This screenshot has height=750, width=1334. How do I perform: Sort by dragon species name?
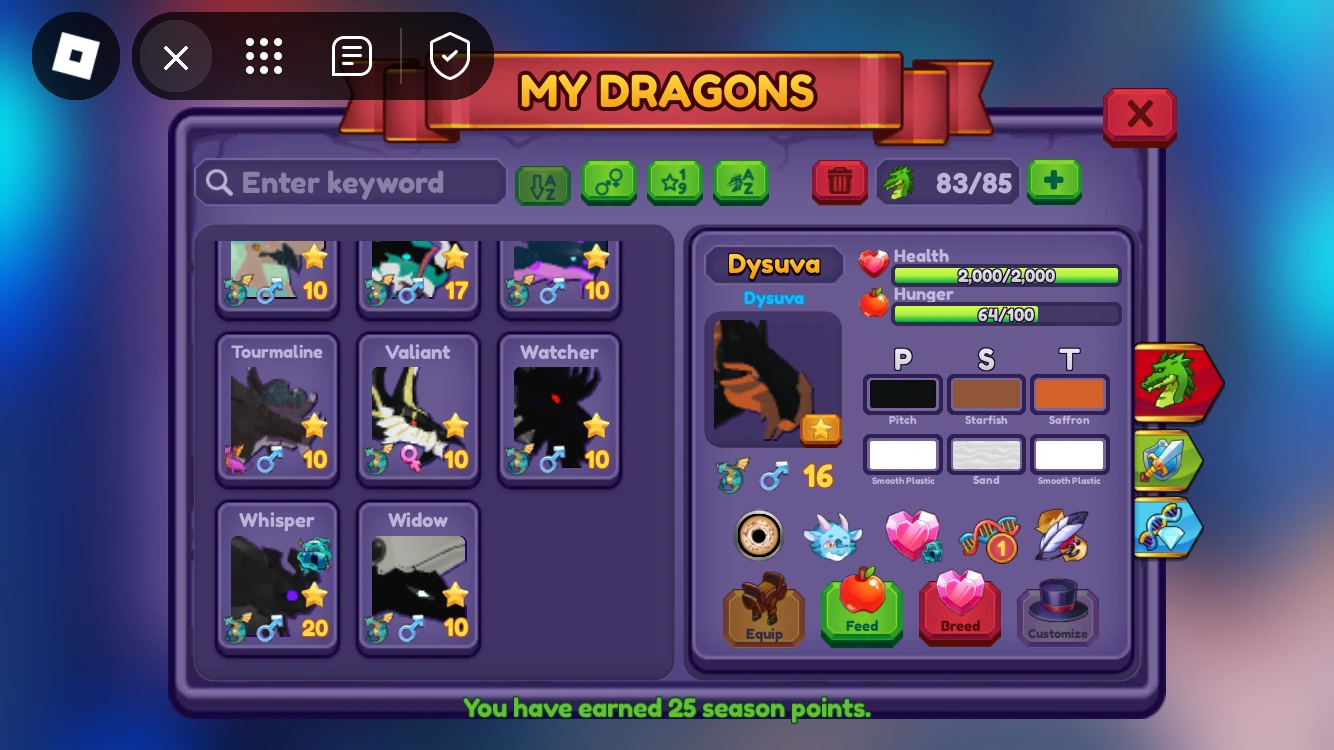pos(741,183)
